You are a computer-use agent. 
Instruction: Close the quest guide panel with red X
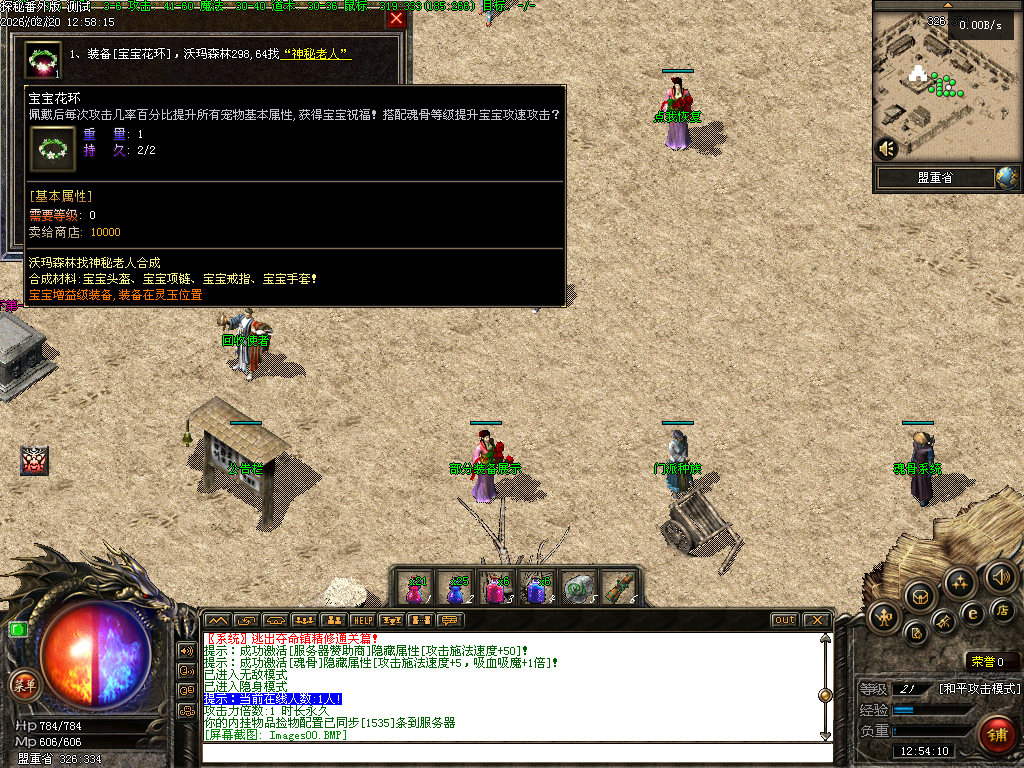pos(396,19)
